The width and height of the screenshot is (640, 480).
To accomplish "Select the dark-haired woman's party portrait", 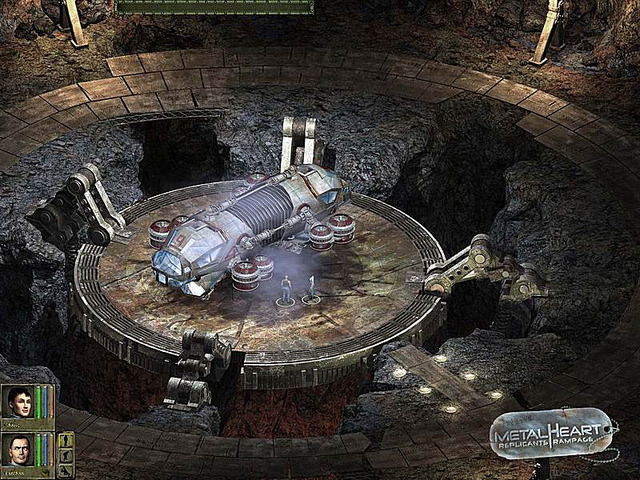I will 19,403.
